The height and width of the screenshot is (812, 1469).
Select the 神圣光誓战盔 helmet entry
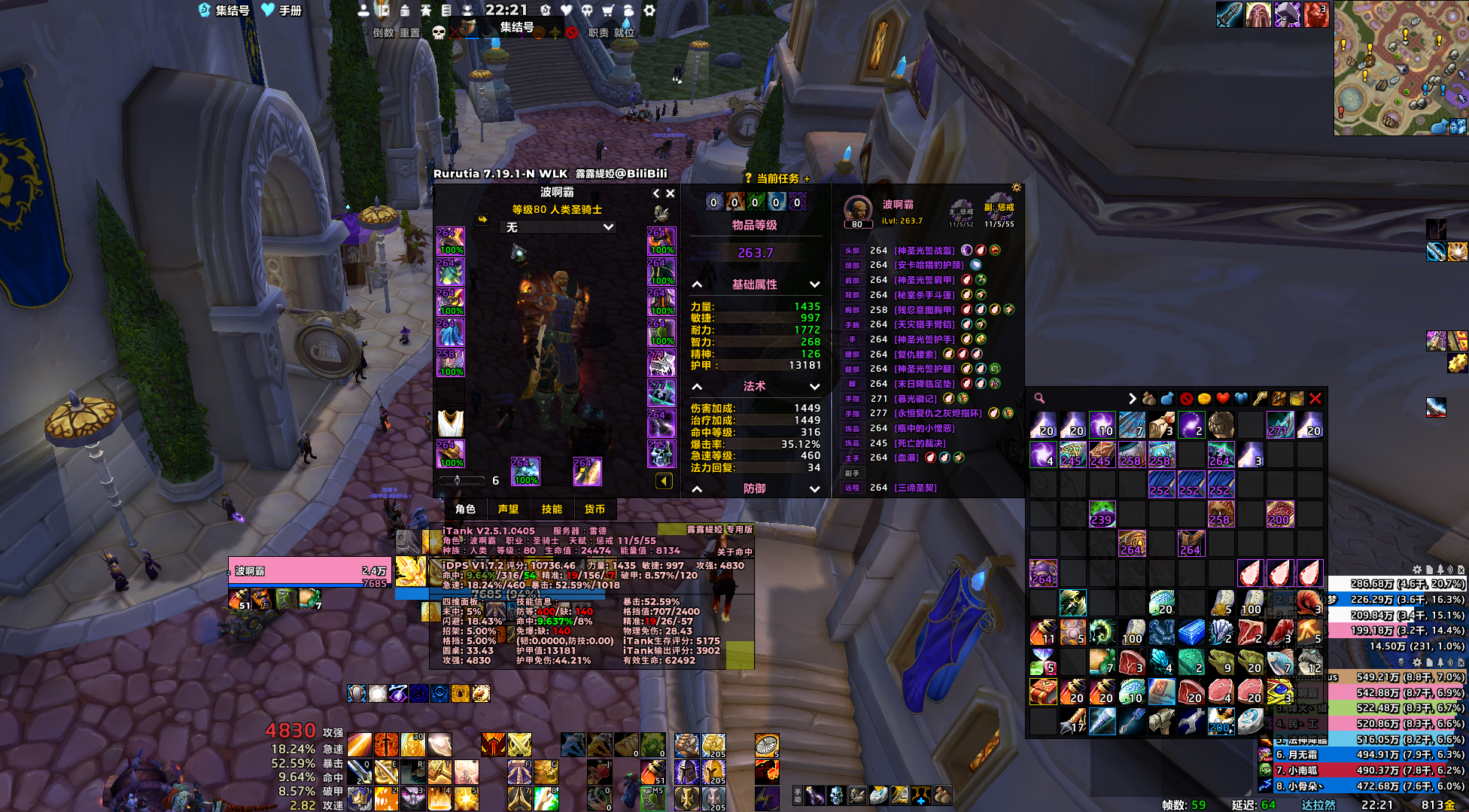(924, 251)
